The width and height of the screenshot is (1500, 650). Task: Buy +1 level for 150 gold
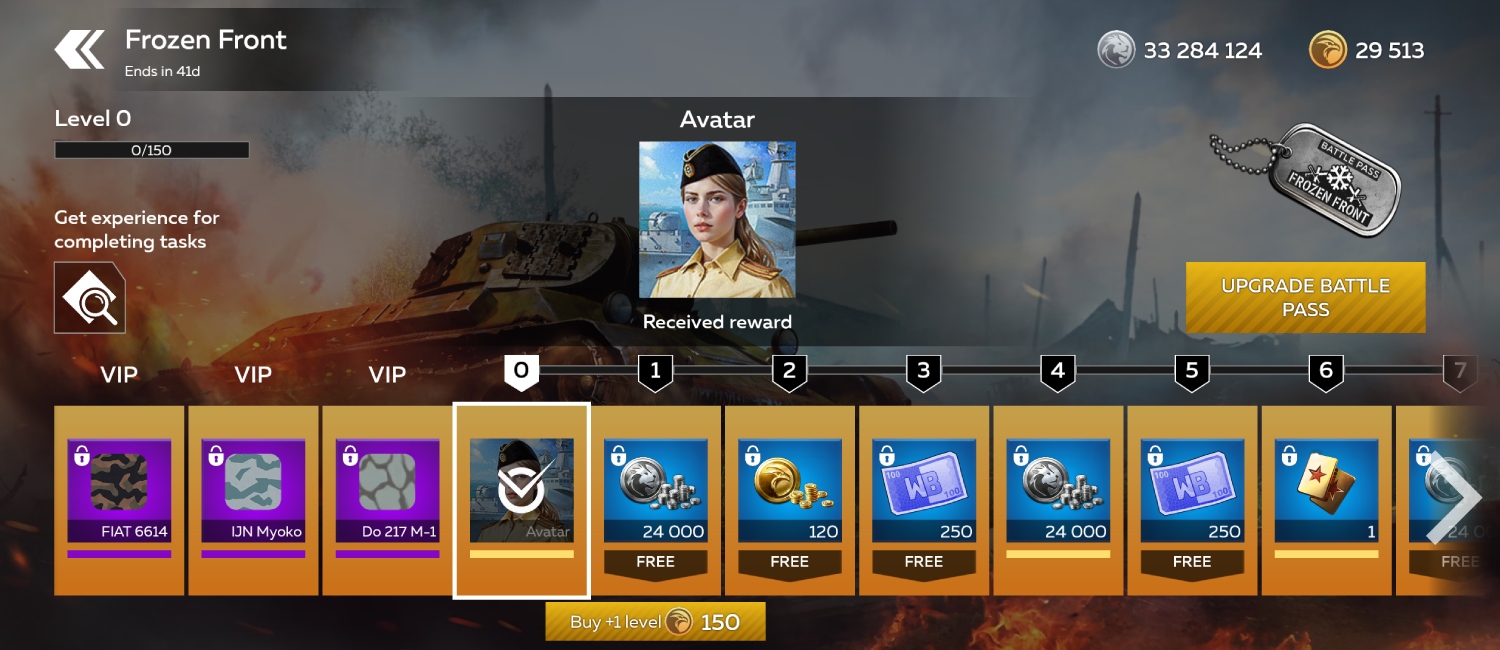point(655,622)
